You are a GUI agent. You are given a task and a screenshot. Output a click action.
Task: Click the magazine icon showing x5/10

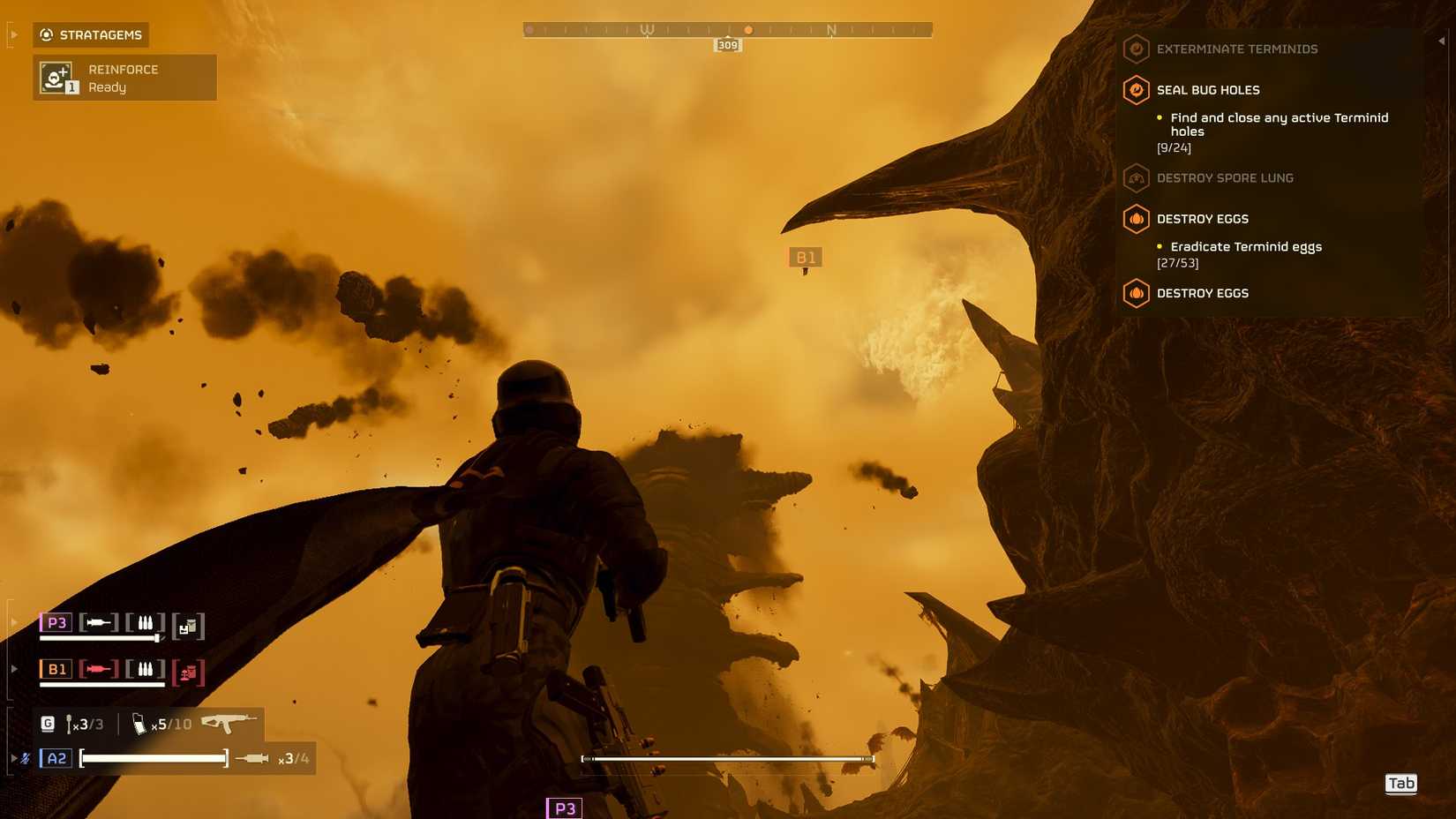click(x=139, y=724)
